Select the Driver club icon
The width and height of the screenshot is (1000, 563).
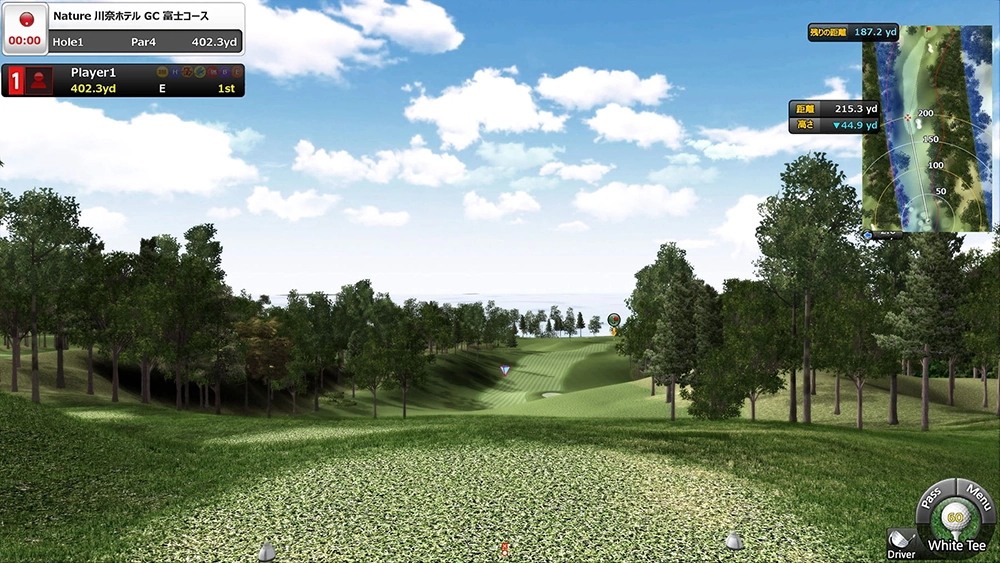[900, 540]
